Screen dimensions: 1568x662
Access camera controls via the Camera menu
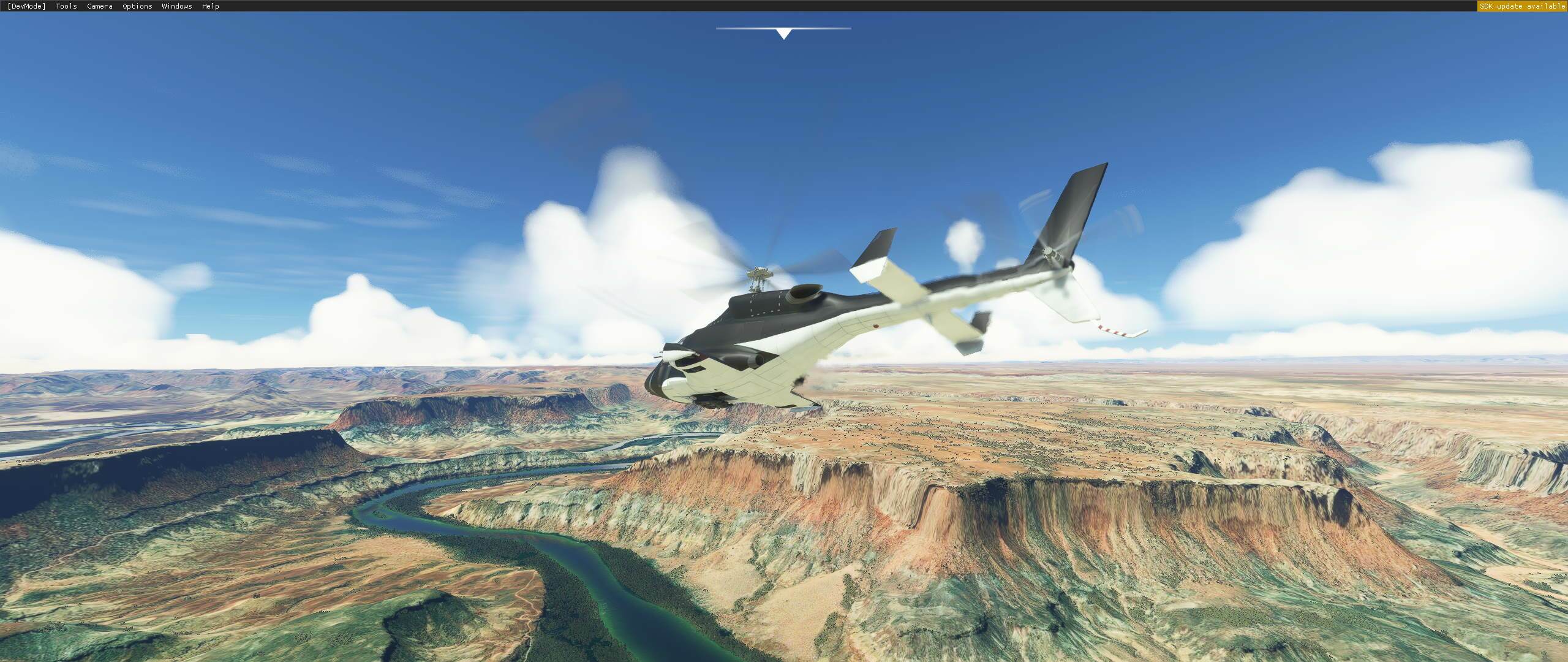[x=99, y=6]
